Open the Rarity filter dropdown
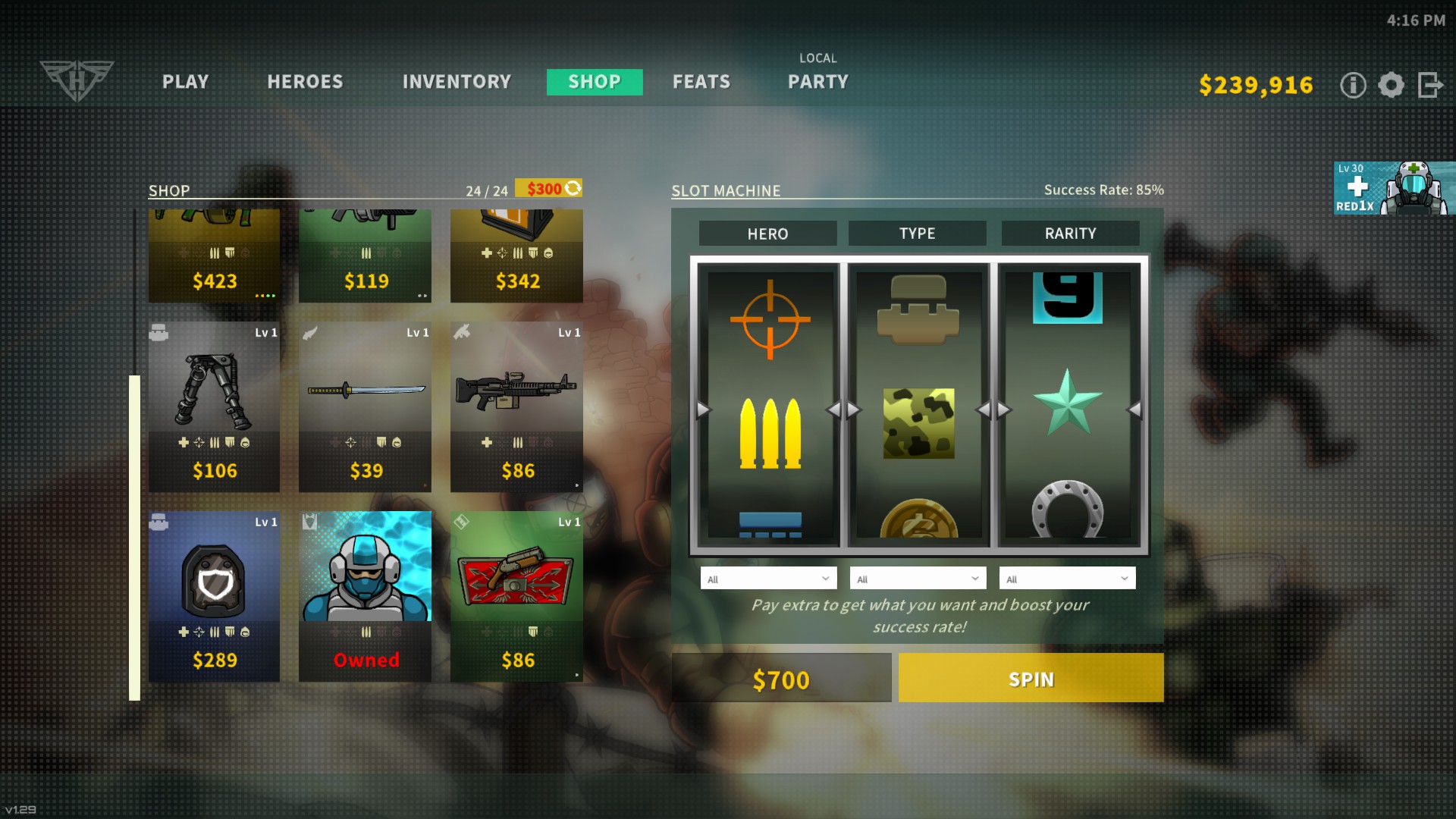Image resolution: width=1456 pixels, height=819 pixels. pos(1067,579)
